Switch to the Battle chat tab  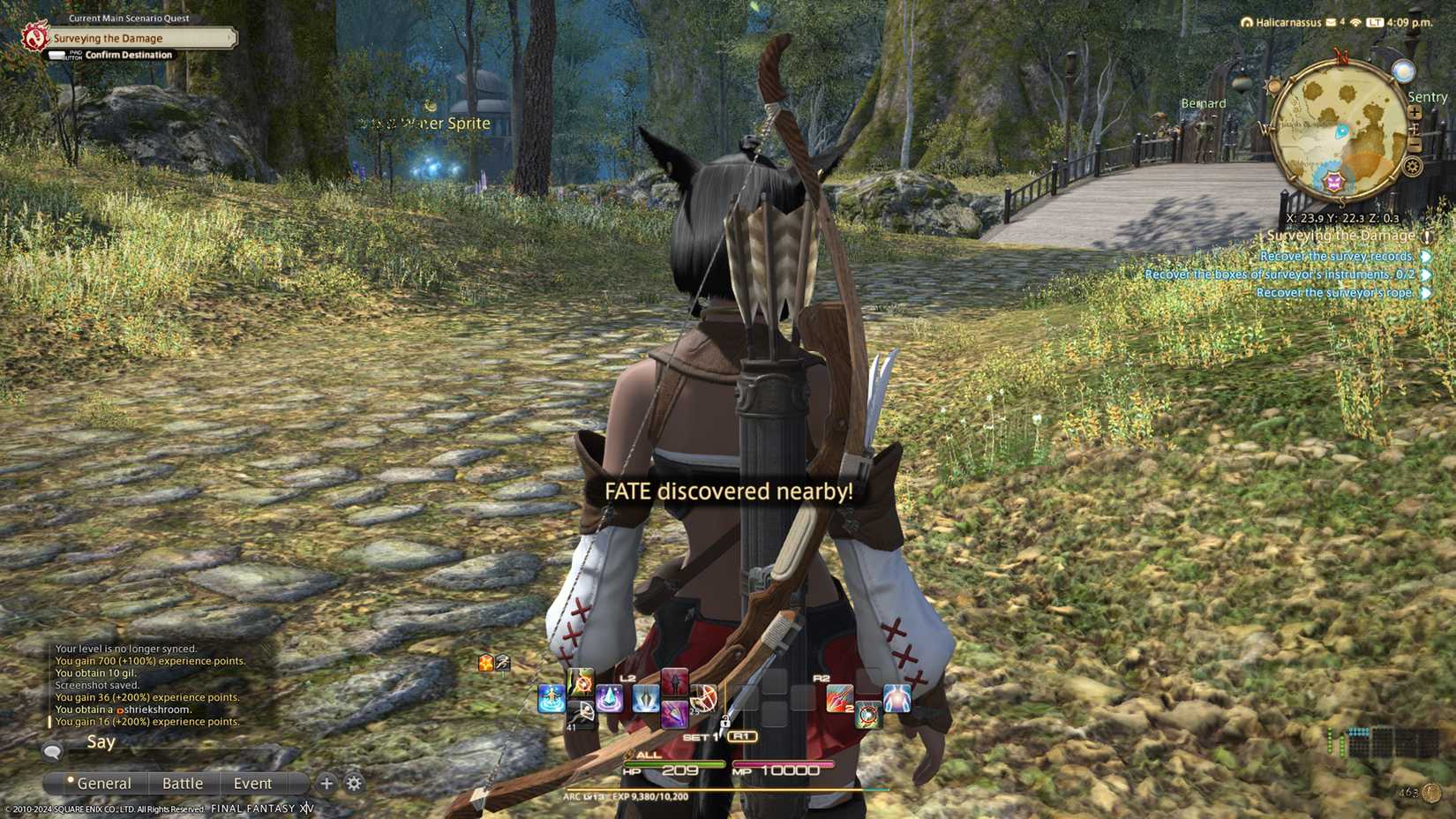[182, 783]
